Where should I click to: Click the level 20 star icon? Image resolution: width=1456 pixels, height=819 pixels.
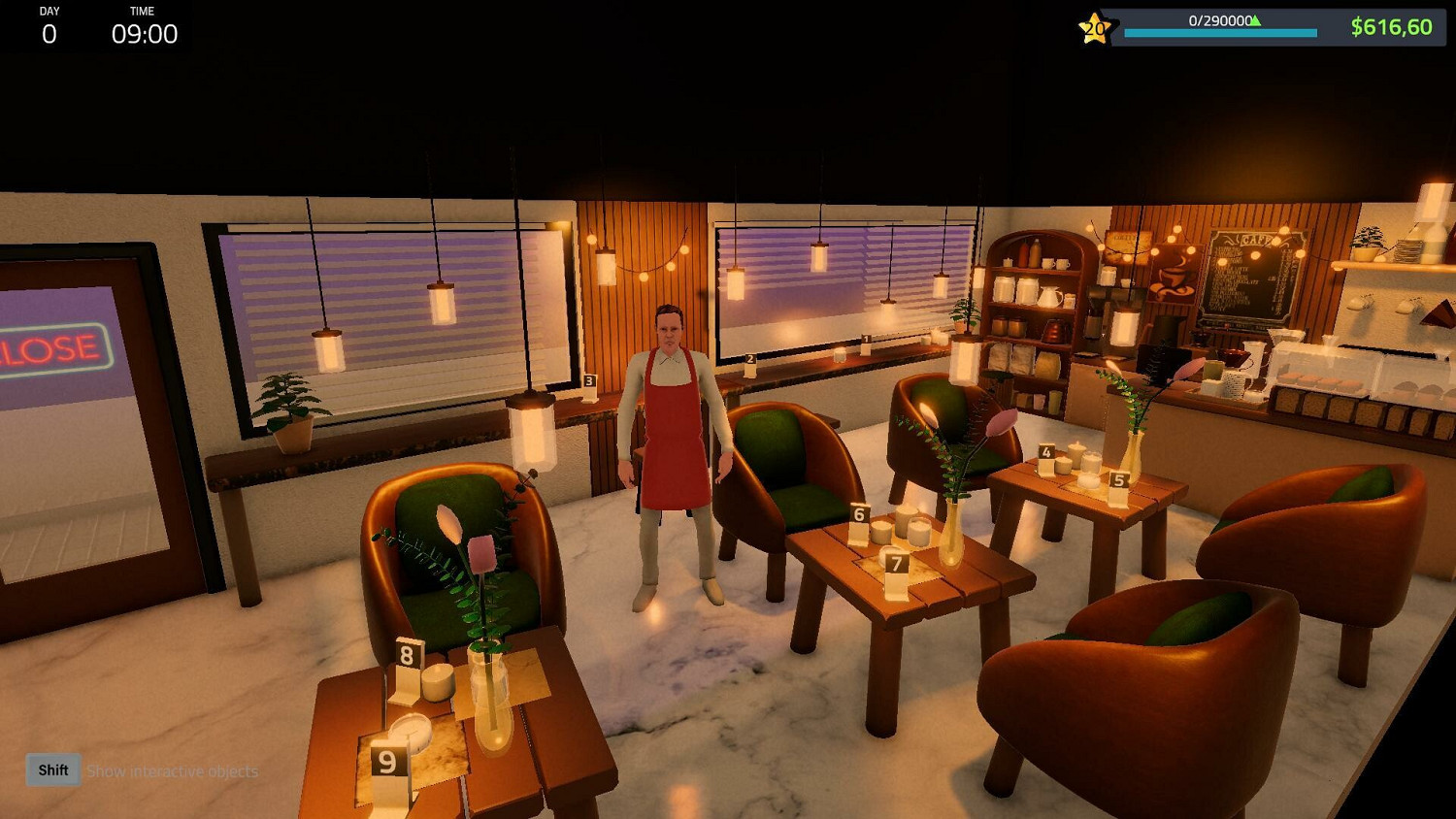pos(1092,29)
